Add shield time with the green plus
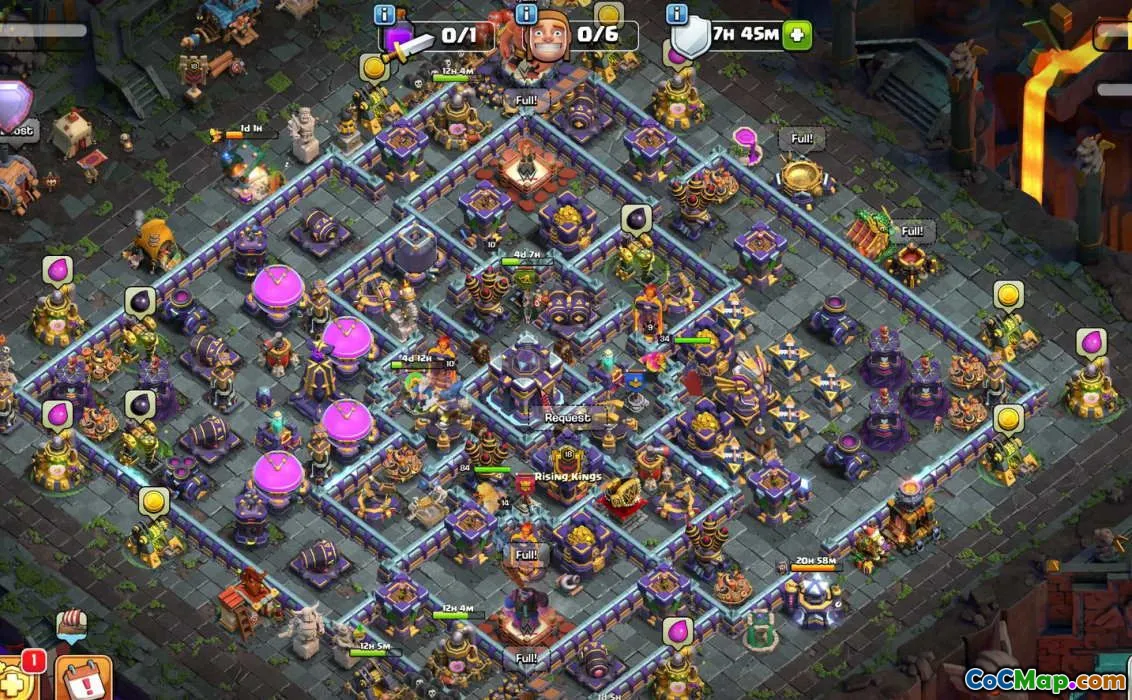 pyautogui.click(x=797, y=35)
